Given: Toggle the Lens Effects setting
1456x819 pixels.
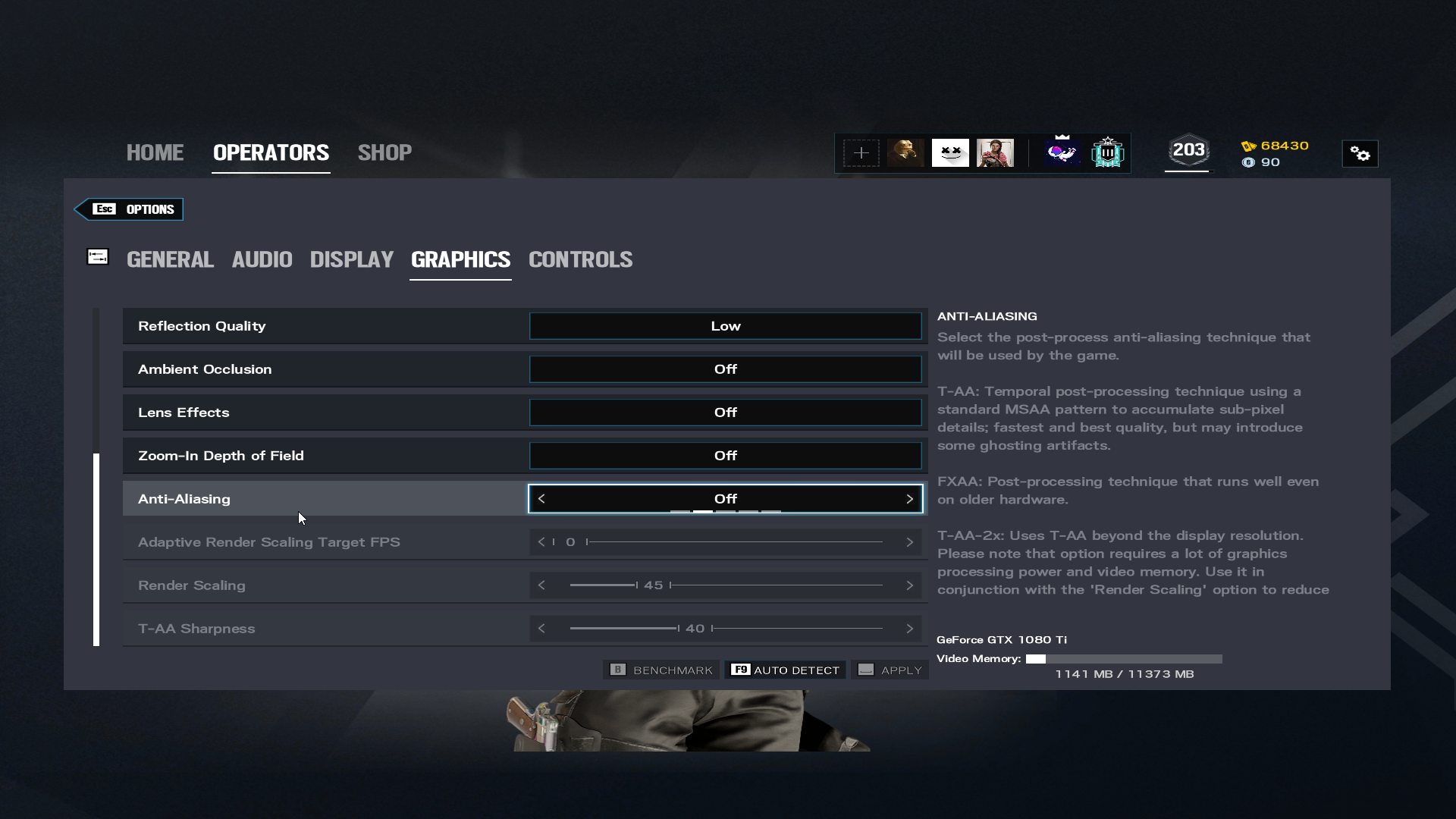Looking at the screenshot, I should [x=725, y=413].
